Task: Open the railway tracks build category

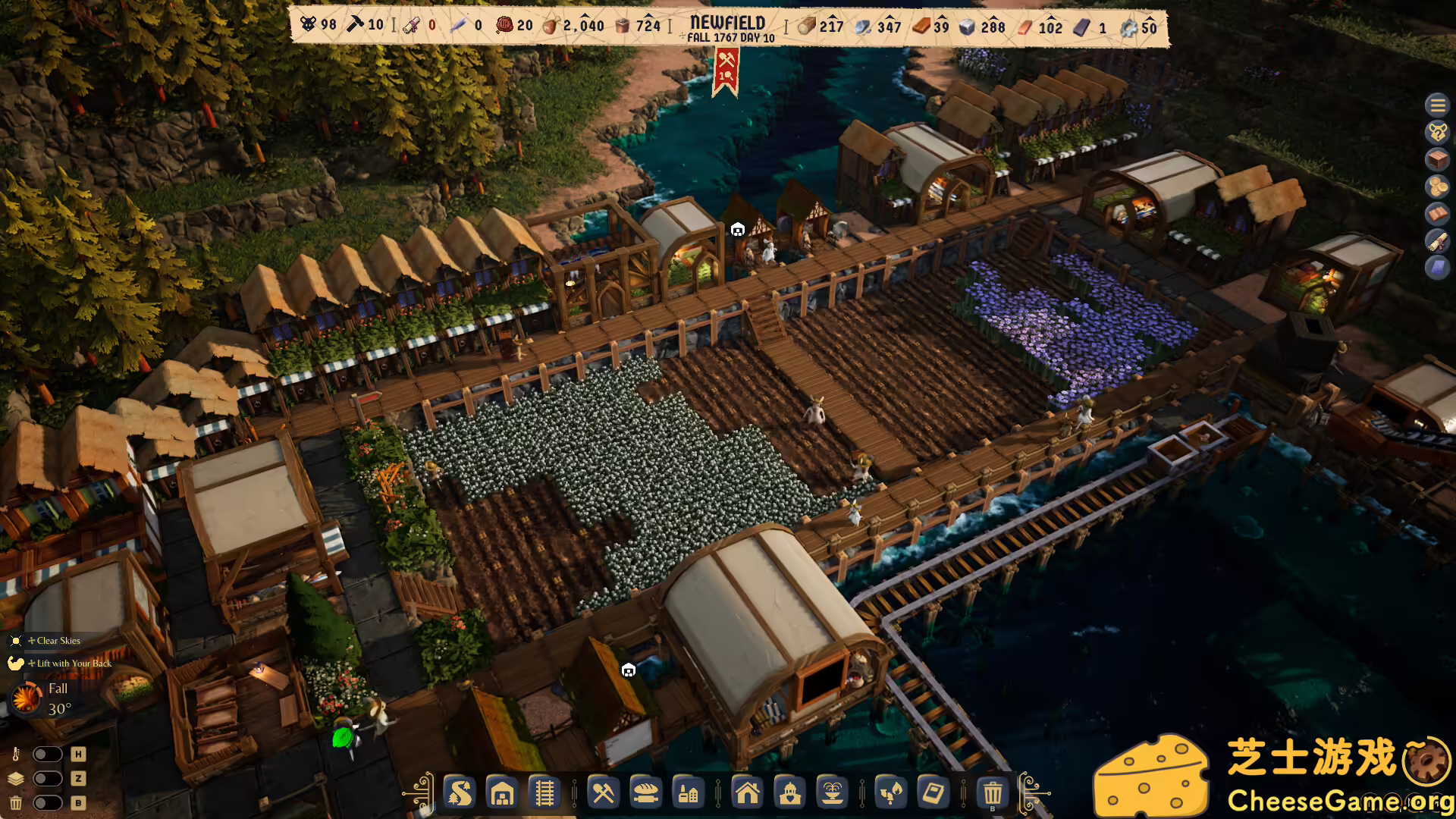Action: click(x=544, y=794)
